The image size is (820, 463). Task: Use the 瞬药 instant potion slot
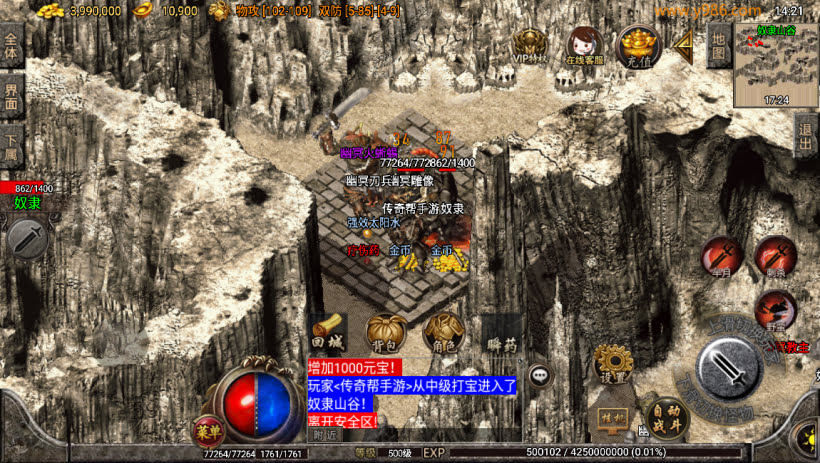point(501,333)
